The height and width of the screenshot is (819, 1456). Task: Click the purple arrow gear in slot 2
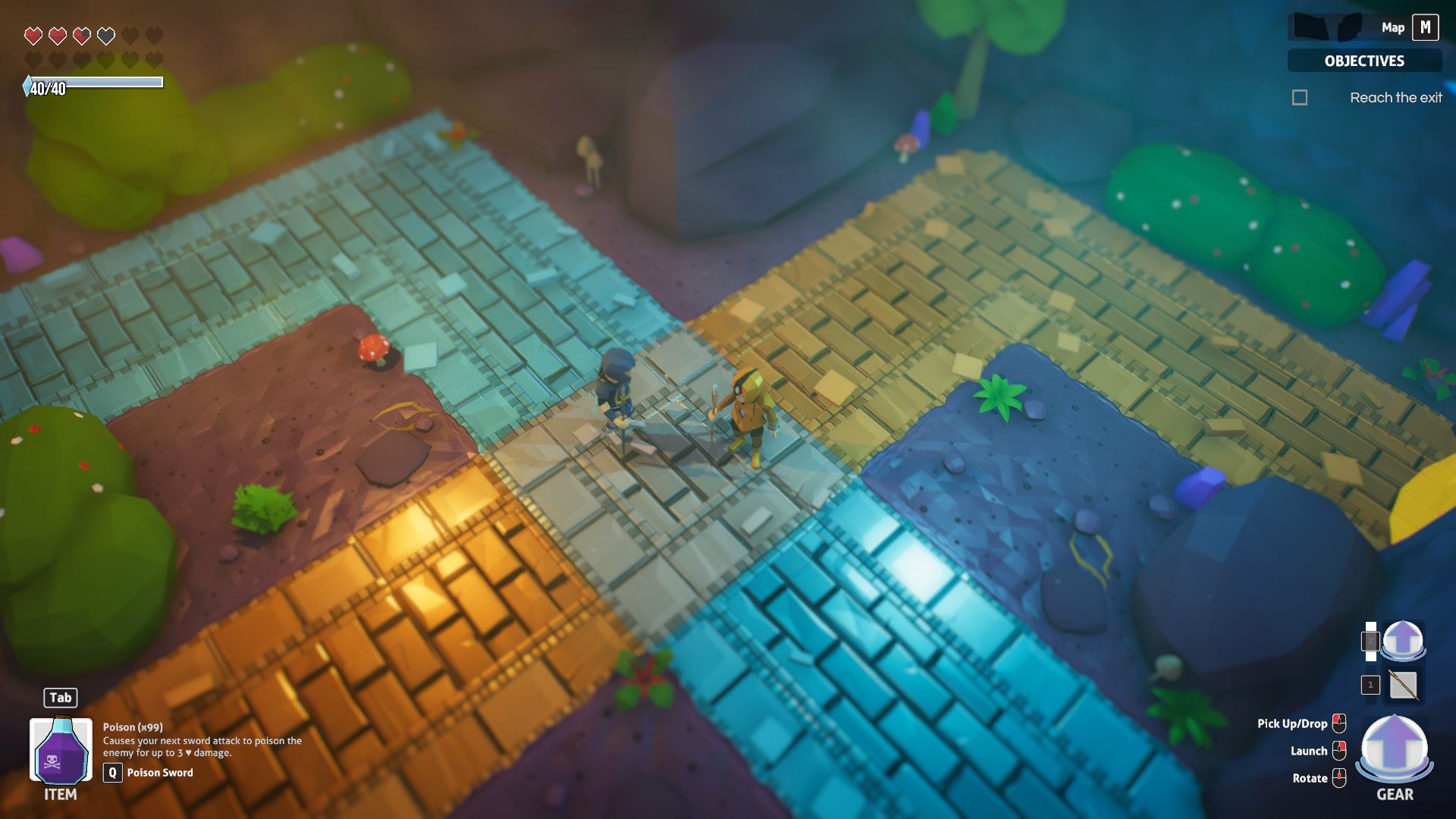[x=1402, y=641]
